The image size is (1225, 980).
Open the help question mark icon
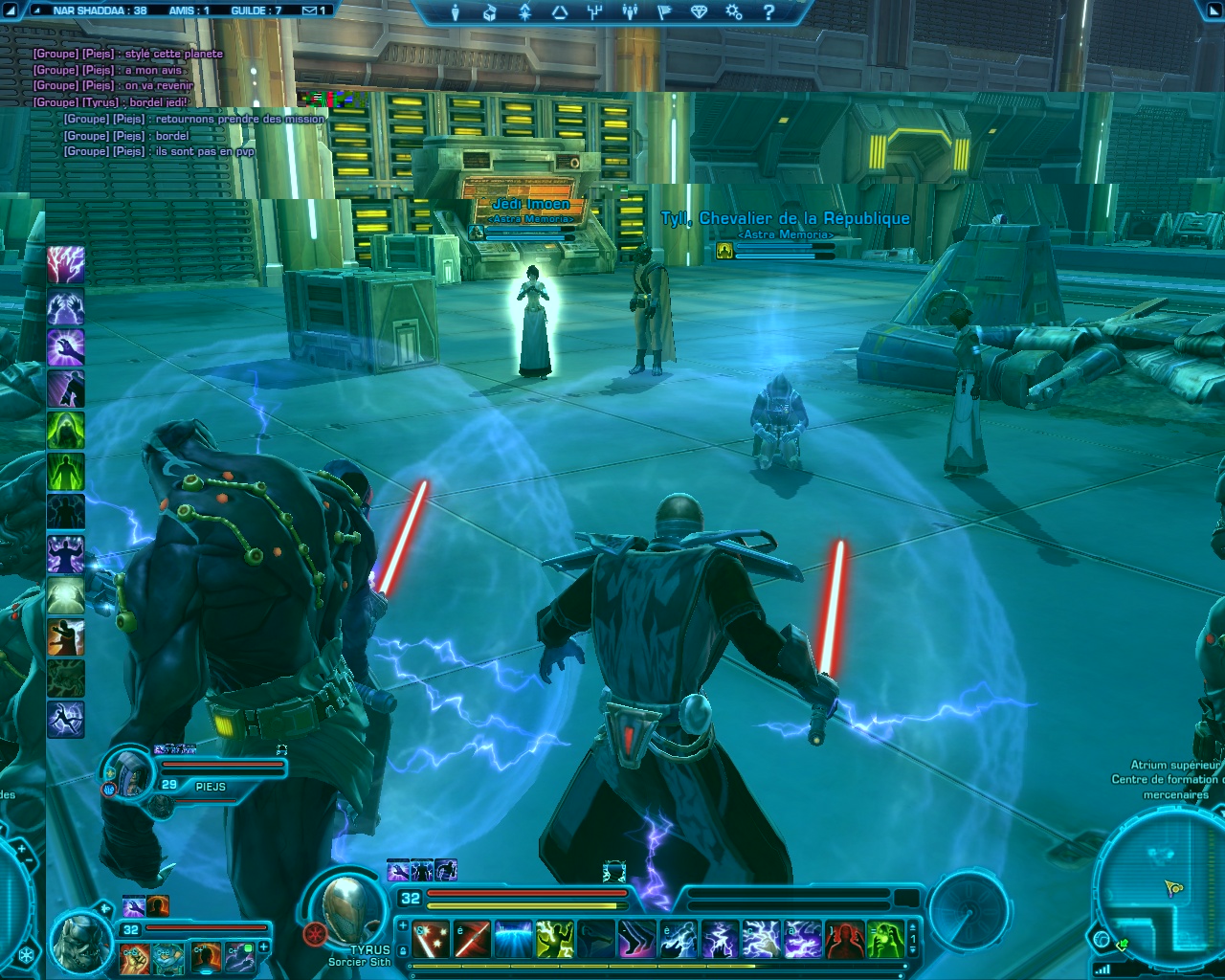point(768,12)
